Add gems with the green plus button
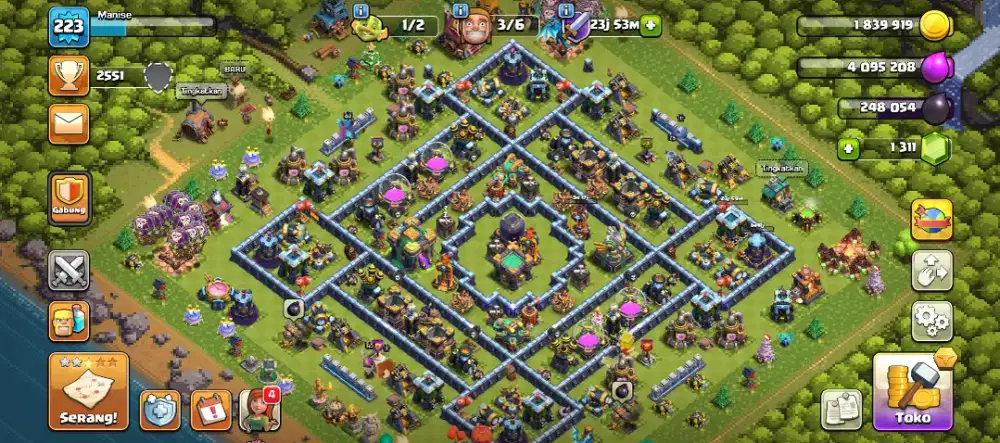 click(850, 149)
